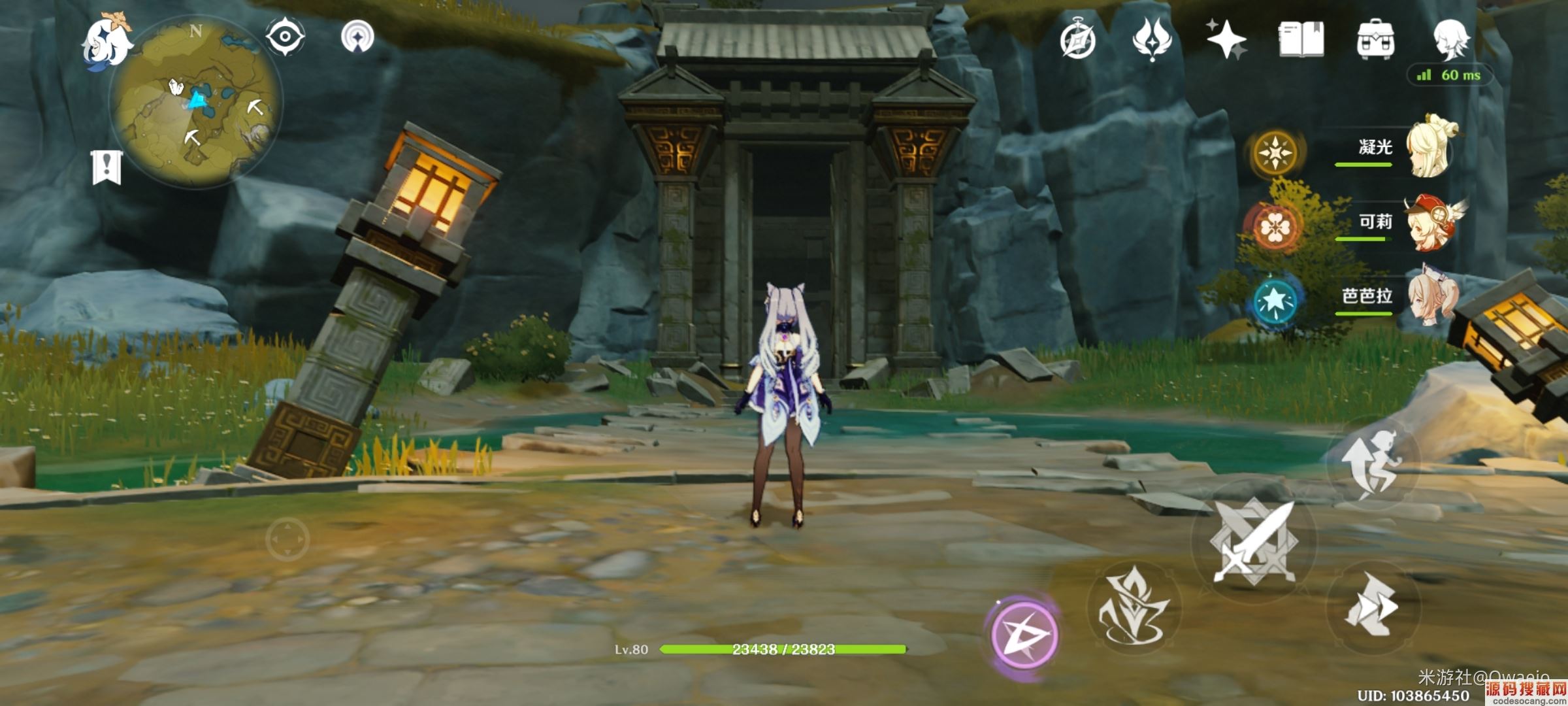Tap the sword normal attack button
Viewport: 1568px width, 706px height.
[x=1254, y=541]
